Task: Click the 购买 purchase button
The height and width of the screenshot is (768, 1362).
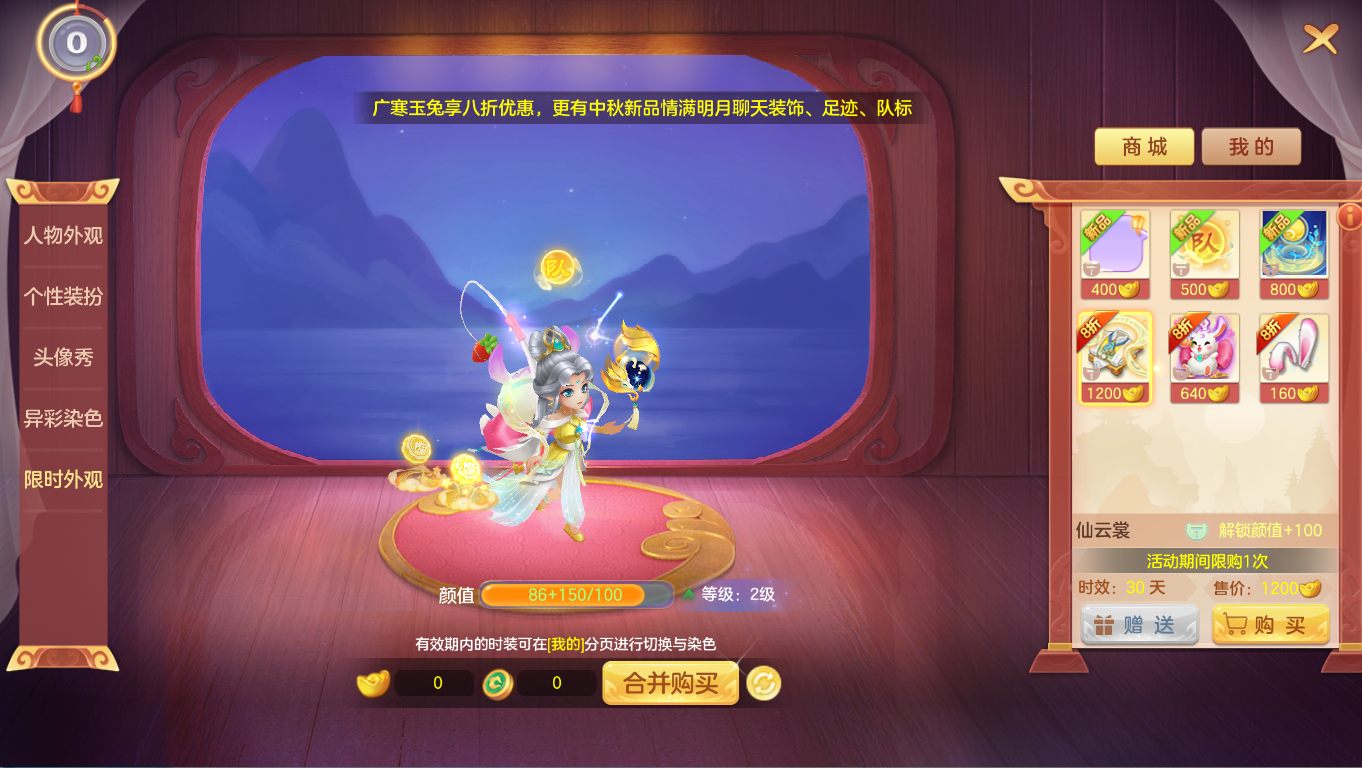Action: (x=1270, y=623)
